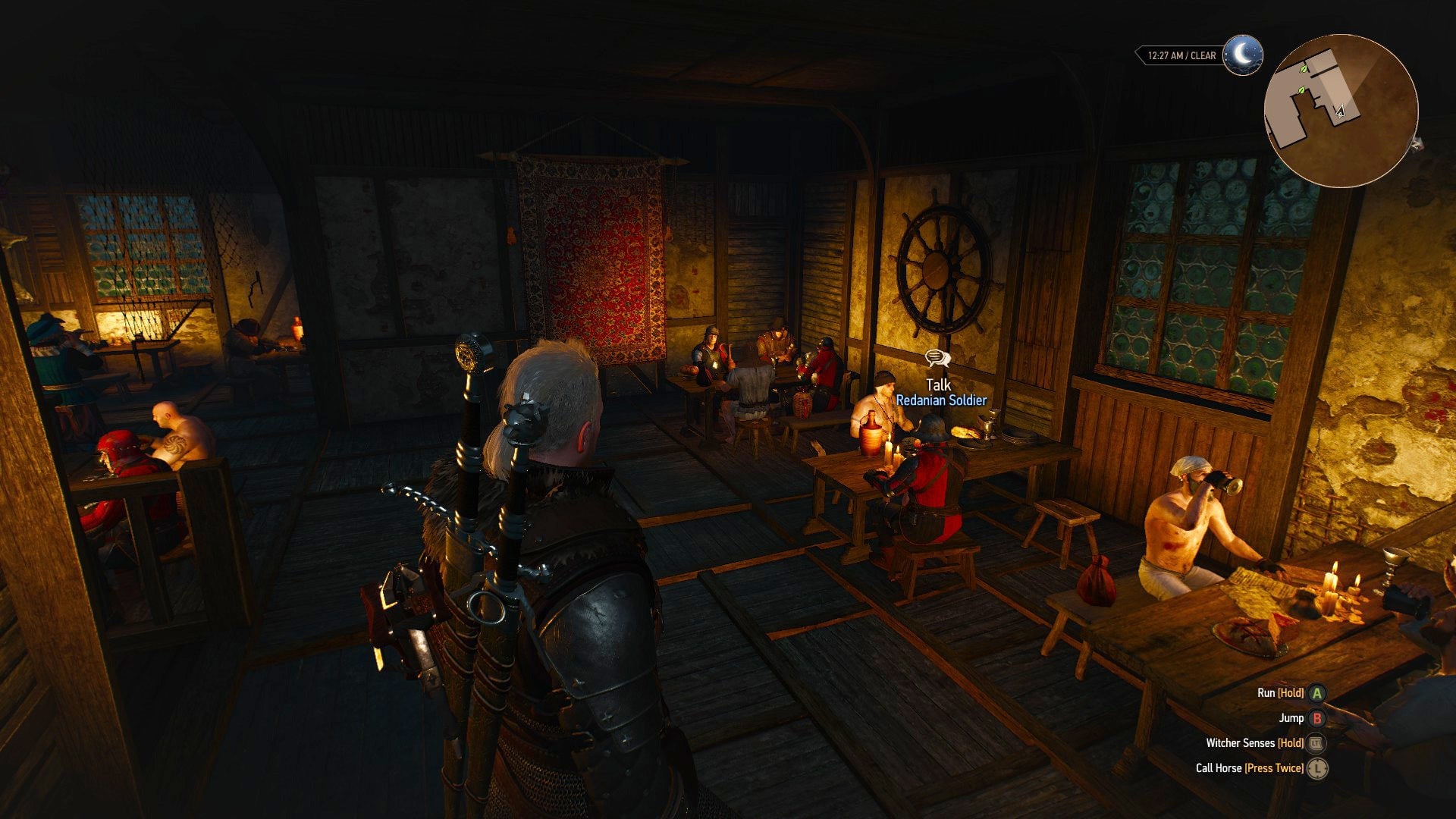Screen dimensions: 1456x819
Task: Select the upper green leaf marker on minimap
Action: [1304, 69]
